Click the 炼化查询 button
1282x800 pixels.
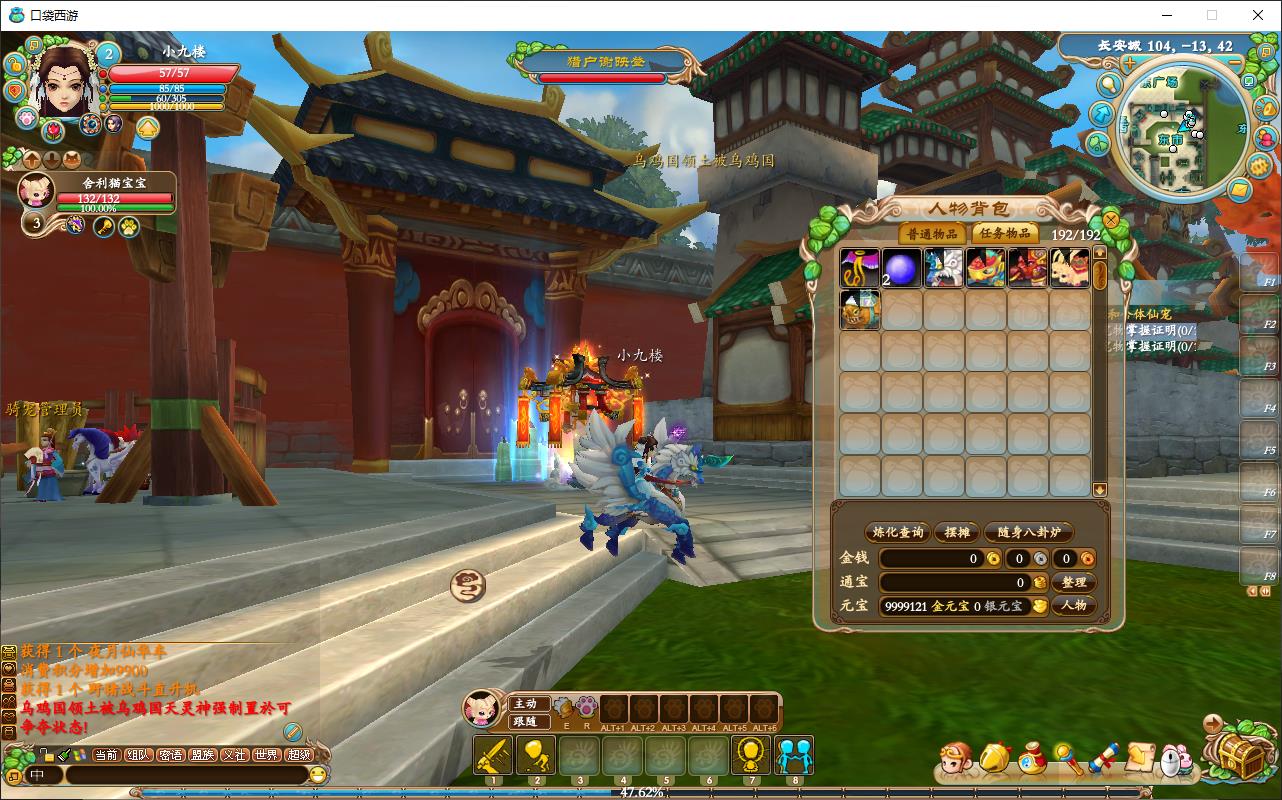click(897, 532)
